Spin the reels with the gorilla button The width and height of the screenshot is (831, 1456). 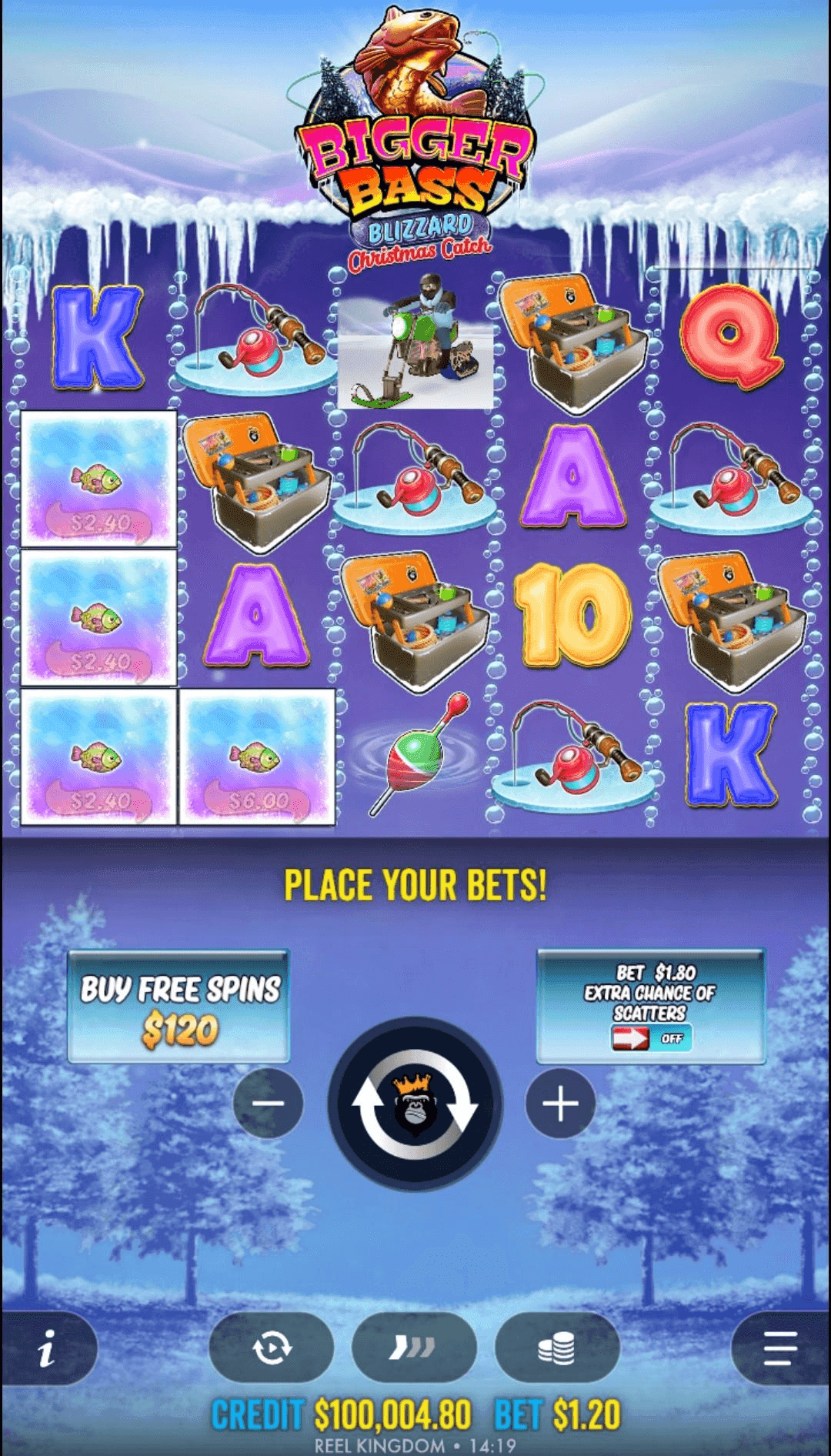415,1104
